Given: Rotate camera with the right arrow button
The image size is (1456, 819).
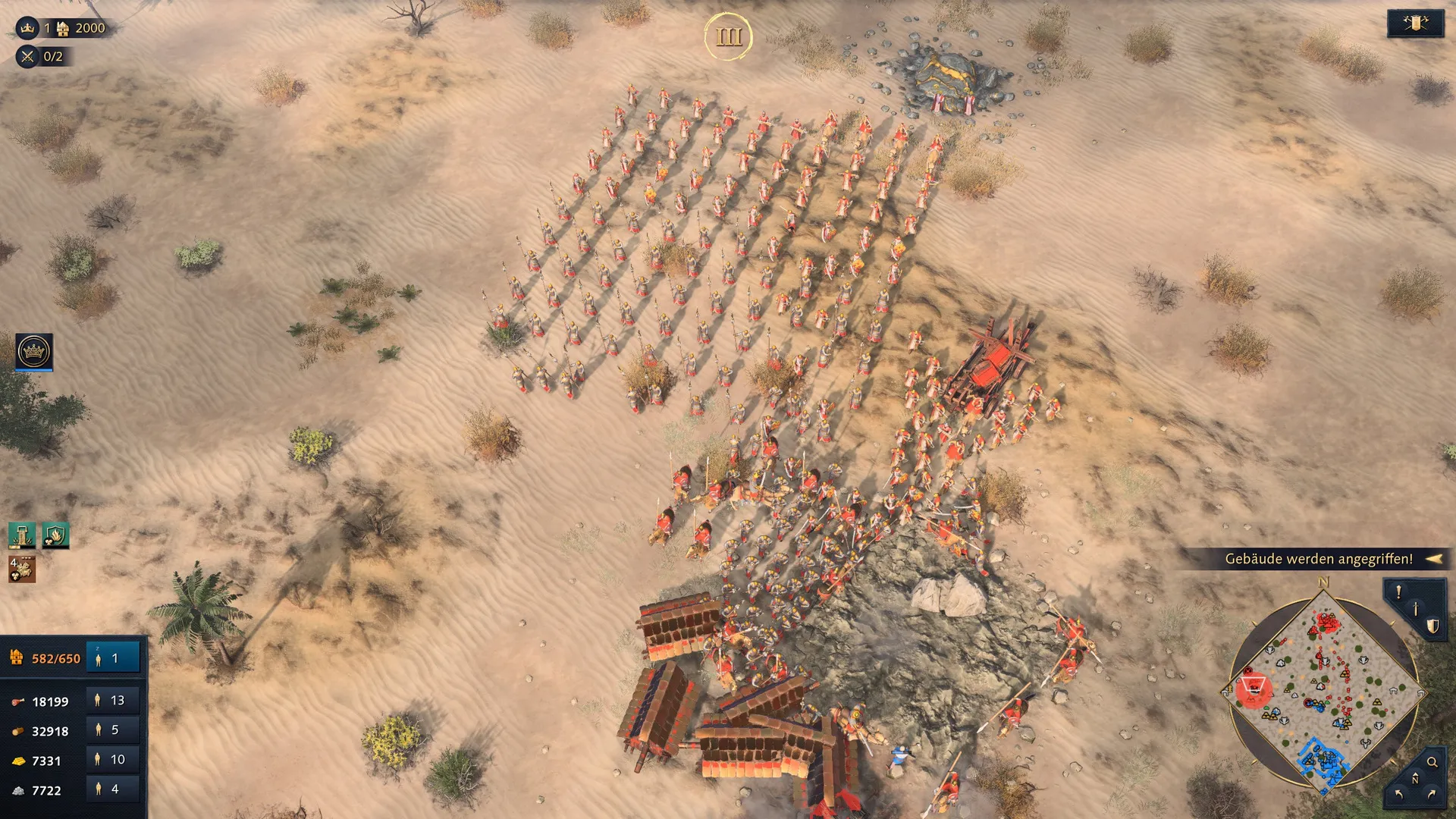Looking at the screenshot, I should pyautogui.click(x=1432, y=794).
